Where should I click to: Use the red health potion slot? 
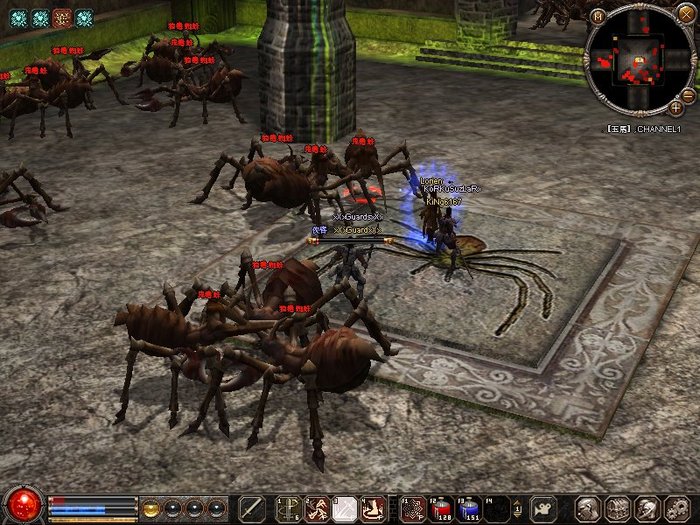click(x=441, y=508)
